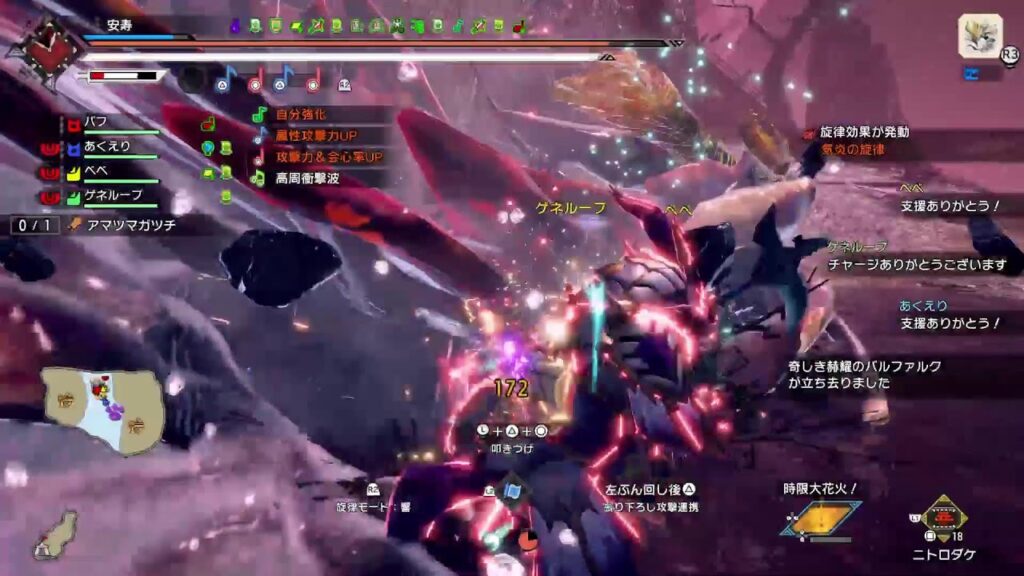
Task: Choose the 属性攻撃力UP melody entry
Action: [x=318, y=136]
